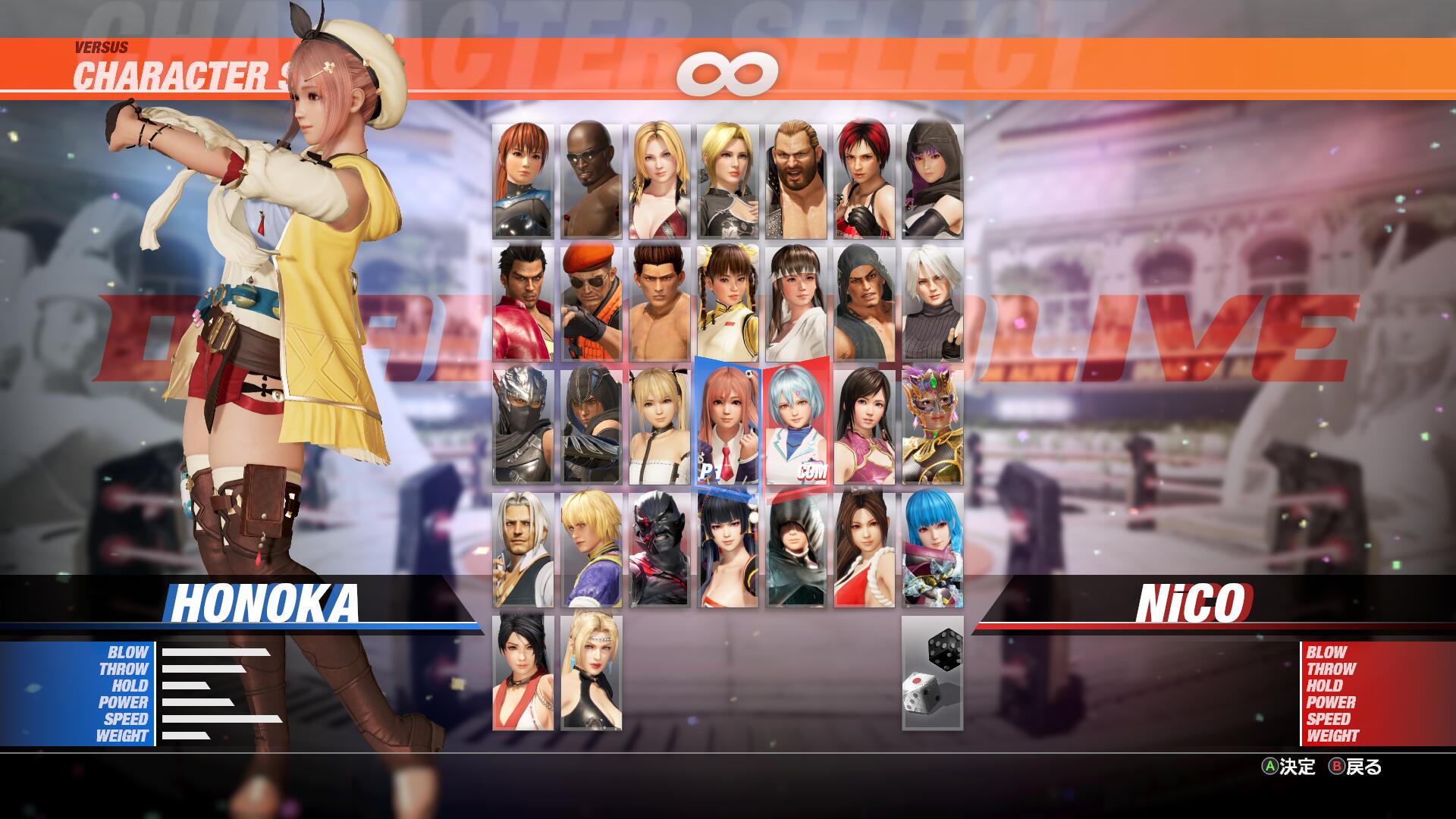Pick Raidou, the black and red cyborg
The image size is (1456, 819).
point(659,549)
